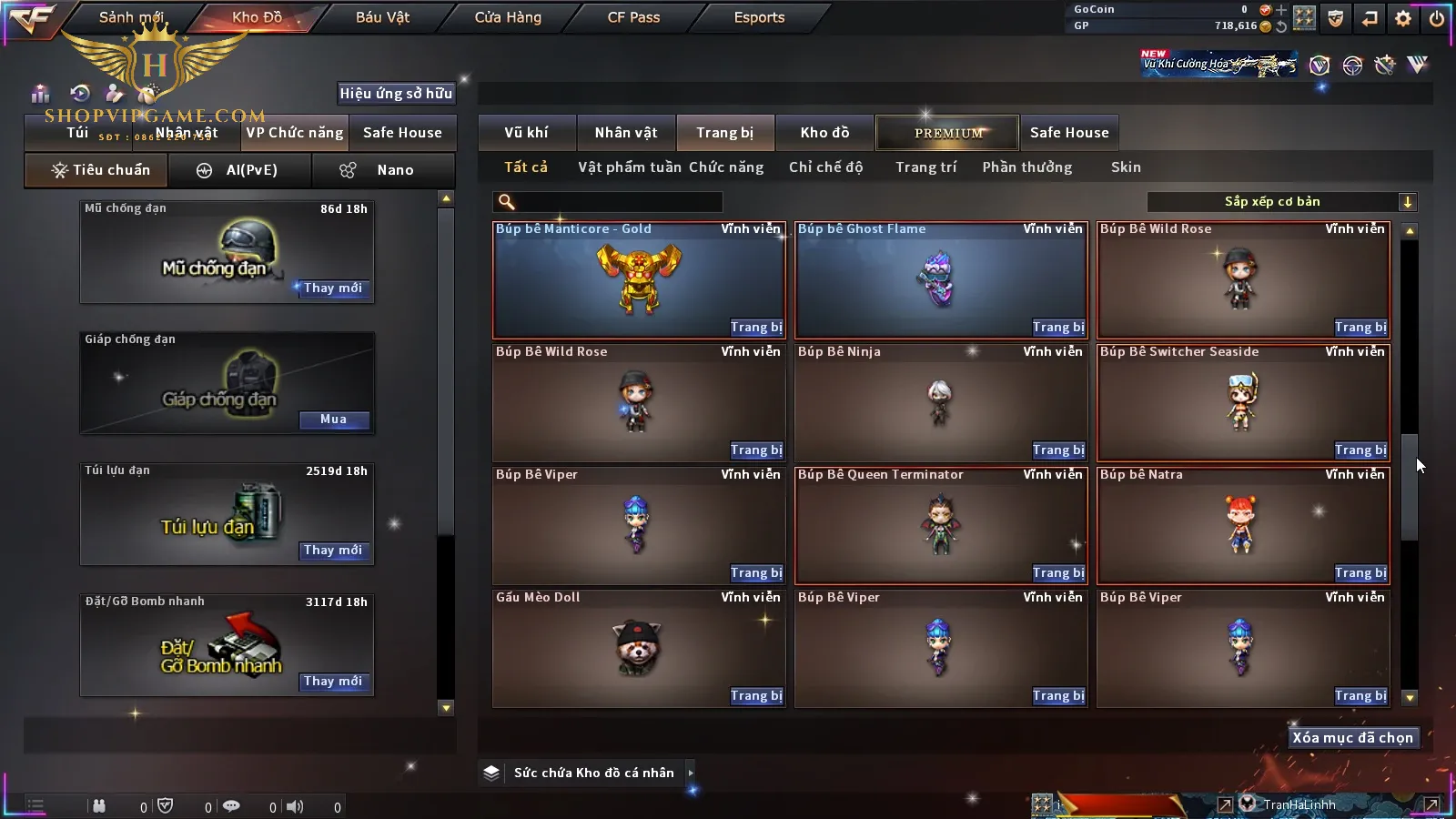Click Xóa mục đã chọn button
The image size is (1456, 819).
(1352, 738)
